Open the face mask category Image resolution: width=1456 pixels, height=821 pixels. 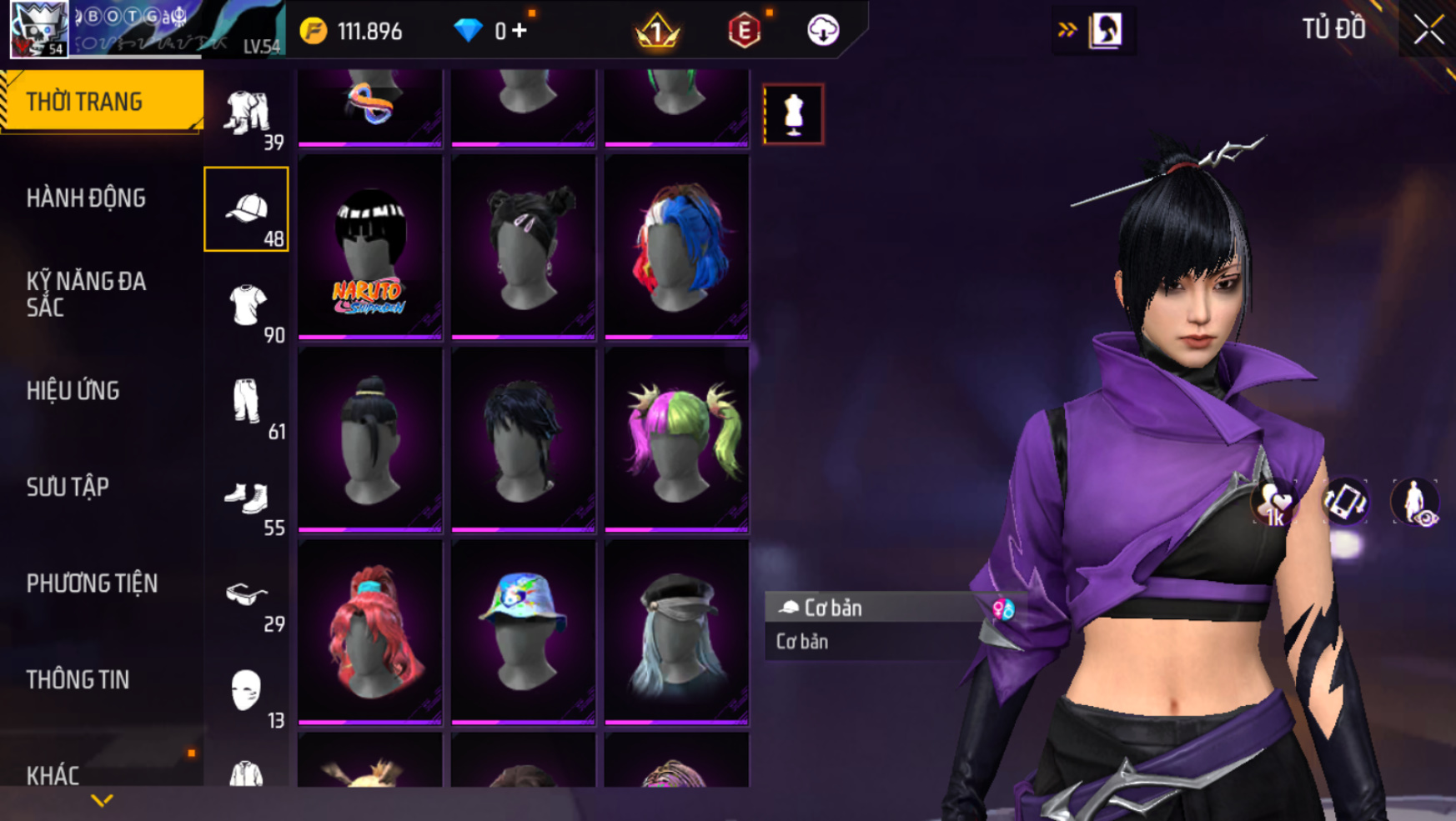pos(247,691)
